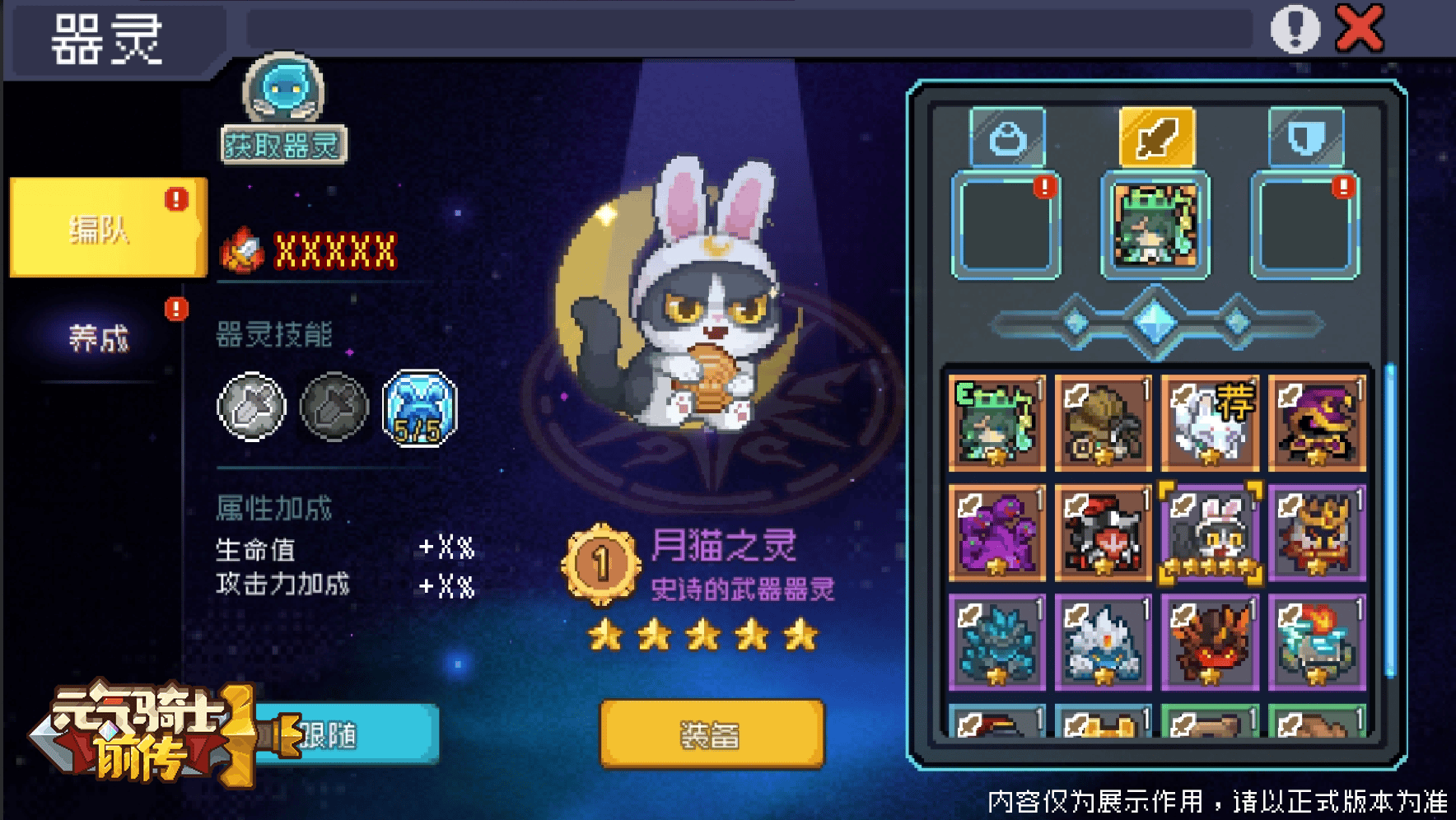Screen dimensions: 1456x820
Task: Click the first locked skill icon
Action: pos(252,407)
